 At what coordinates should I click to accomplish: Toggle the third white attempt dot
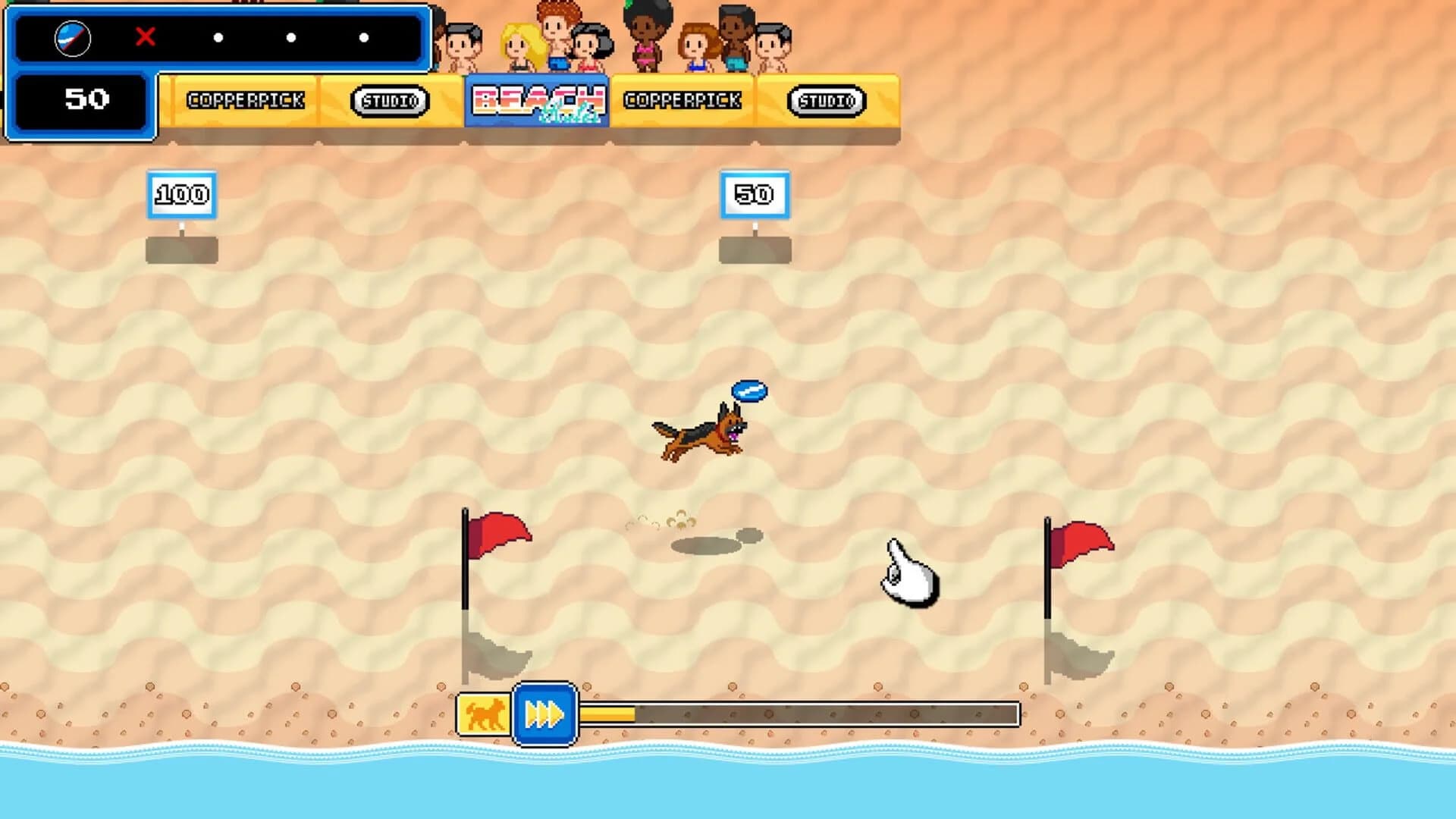pos(365,36)
